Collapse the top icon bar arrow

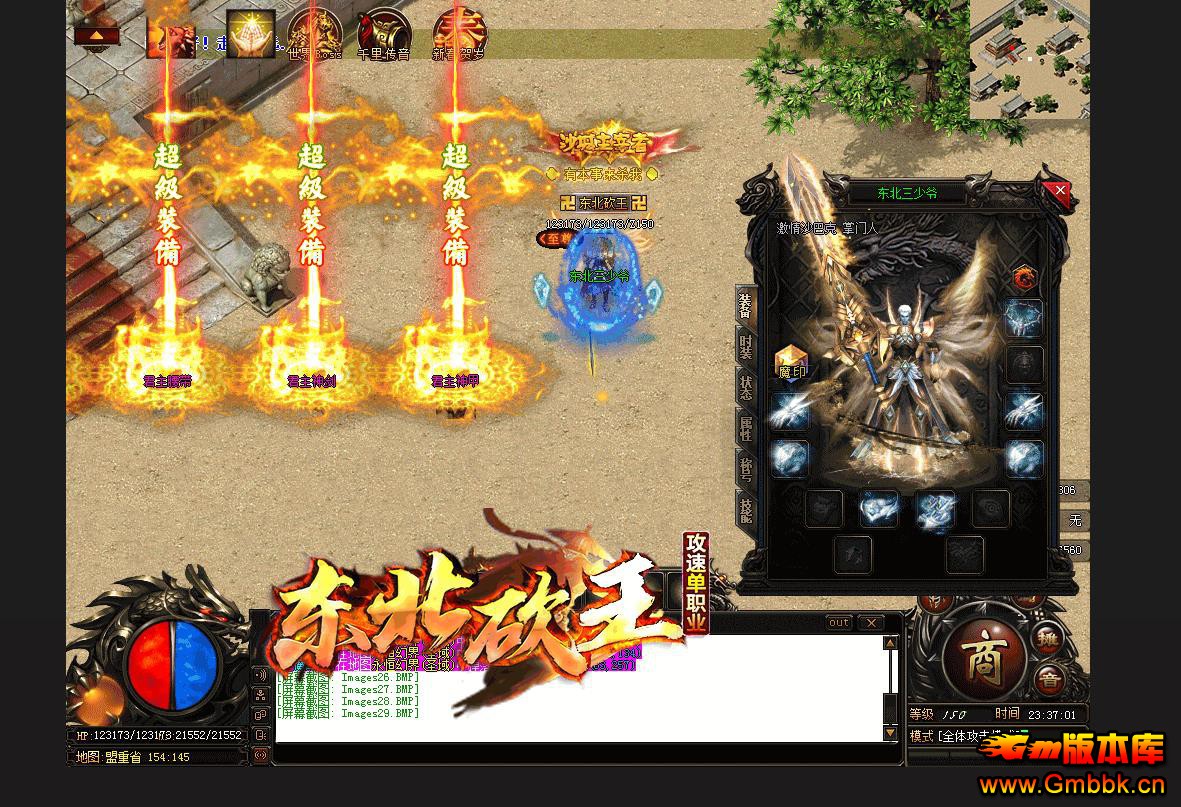pyautogui.click(x=96, y=35)
